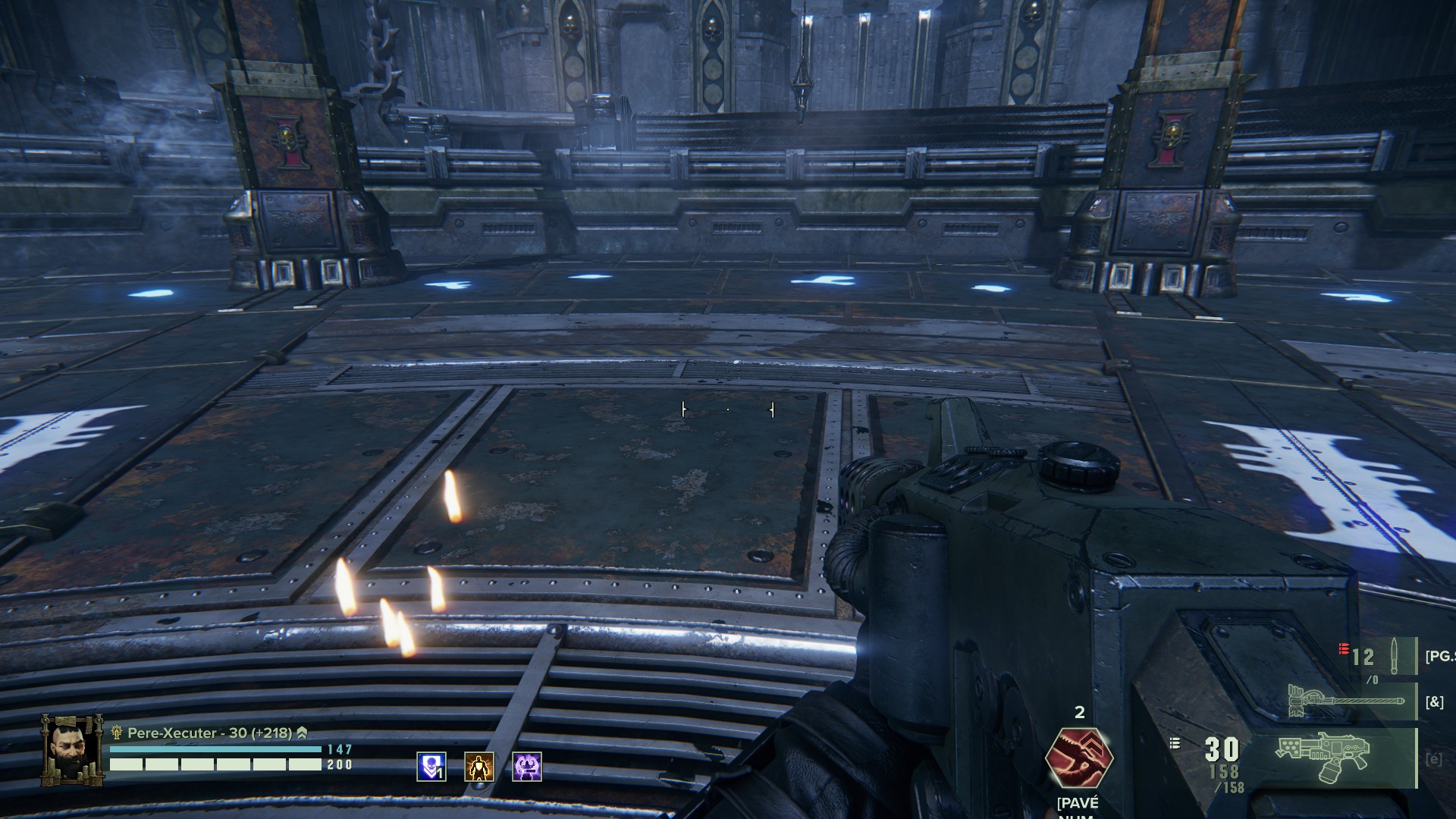This screenshot has height=819, width=1456.
Task: Activate the red hexagonal combat ability
Action: click(x=1078, y=757)
